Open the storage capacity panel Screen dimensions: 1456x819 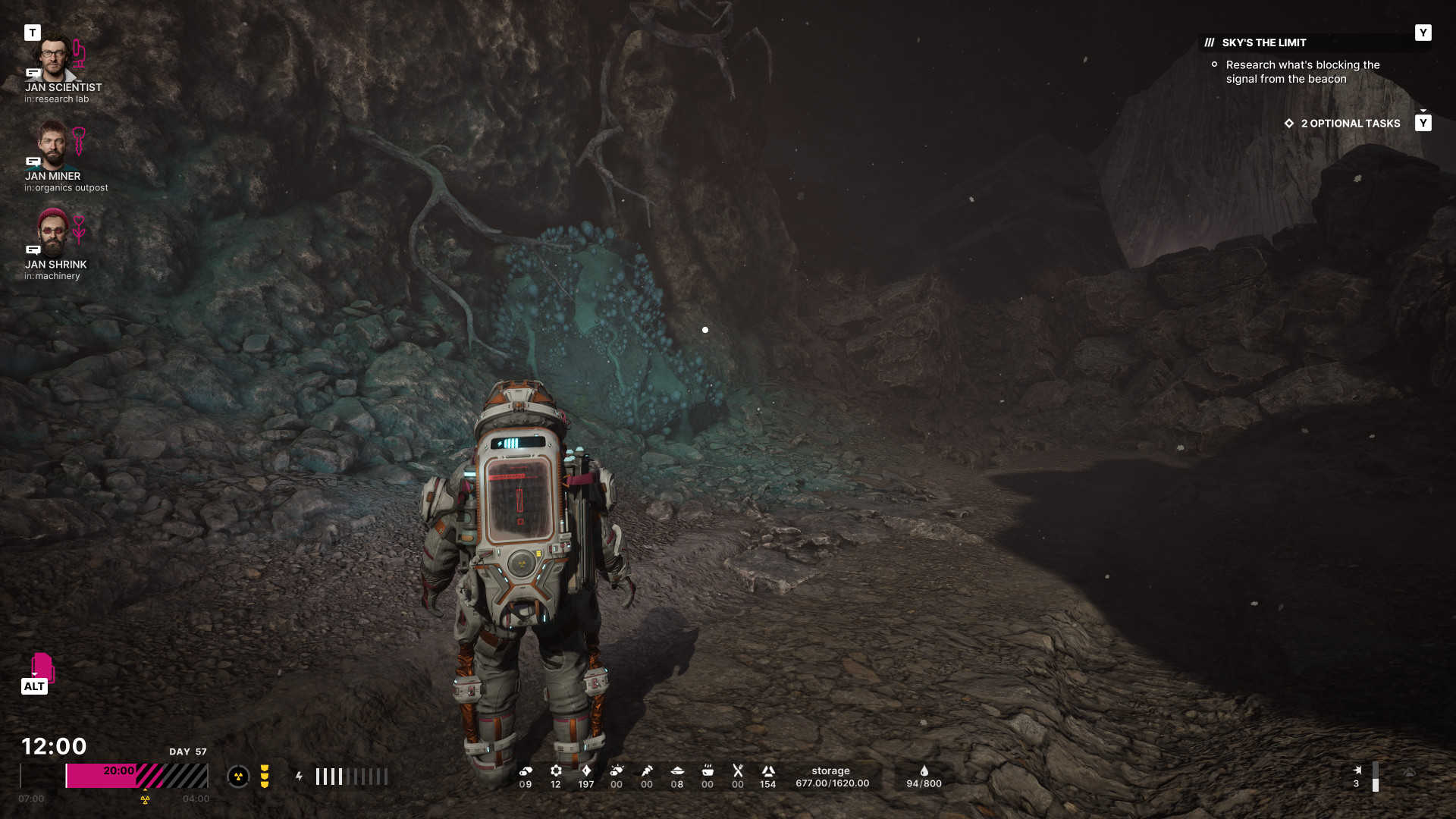pyautogui.click(x=832, y=777)
